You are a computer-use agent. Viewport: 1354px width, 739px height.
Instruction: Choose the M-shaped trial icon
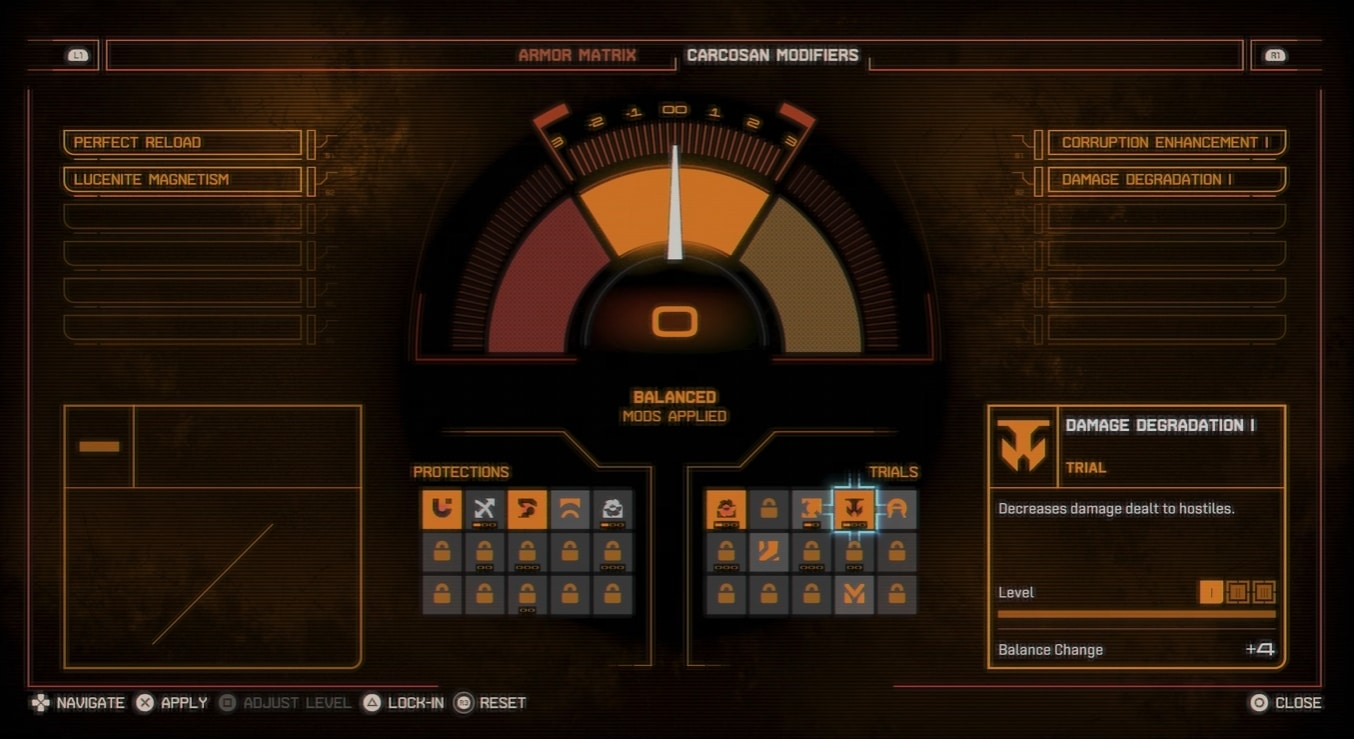tap(854, 595)
